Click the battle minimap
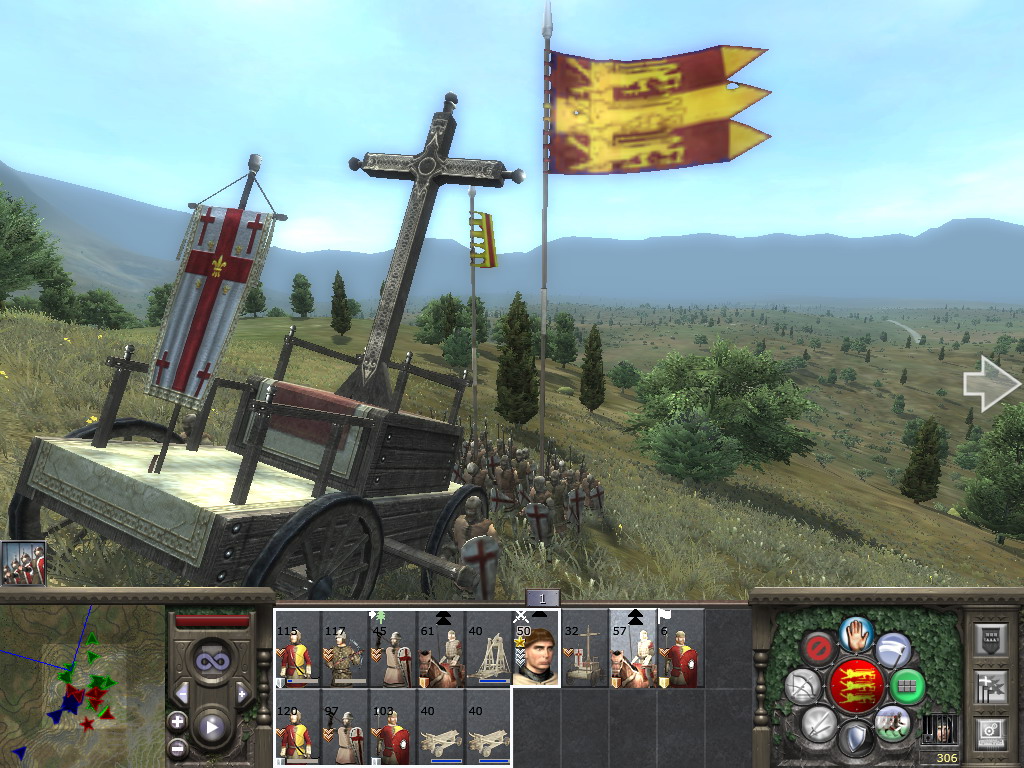 click(82, 680)
